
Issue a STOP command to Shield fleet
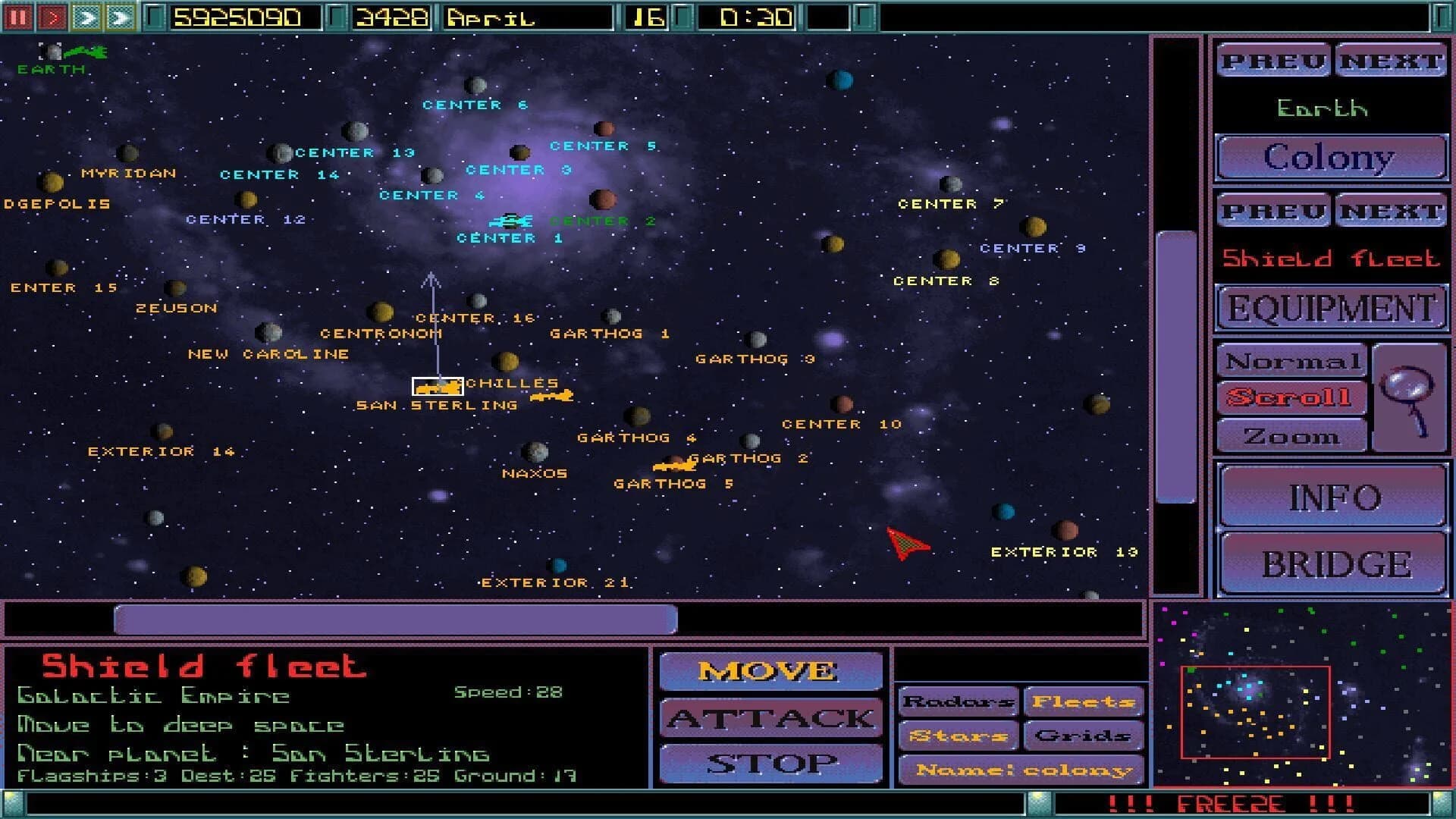pyautogui.click(x=770, y=764)
